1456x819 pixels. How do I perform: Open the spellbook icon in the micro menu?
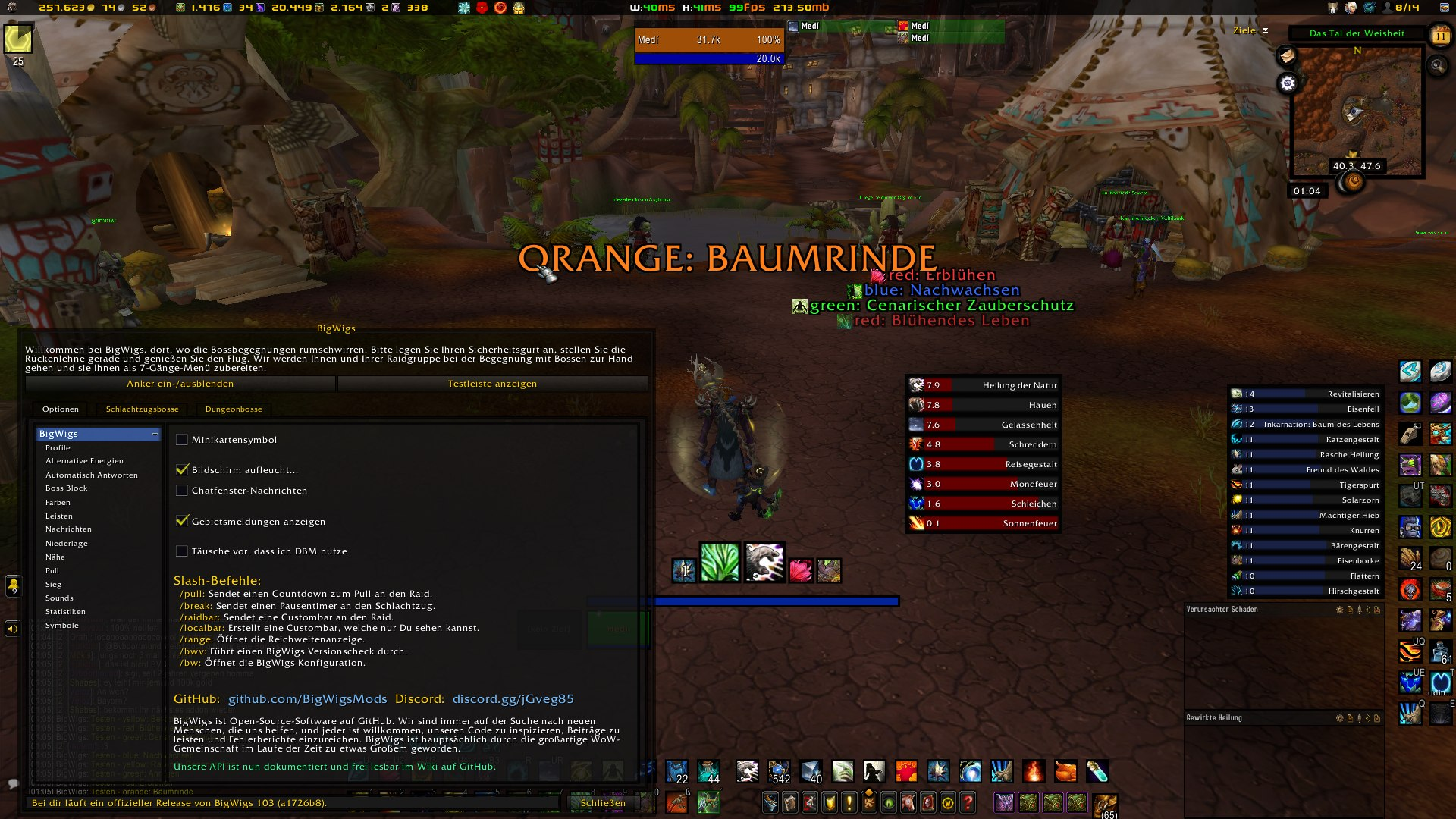792,802
